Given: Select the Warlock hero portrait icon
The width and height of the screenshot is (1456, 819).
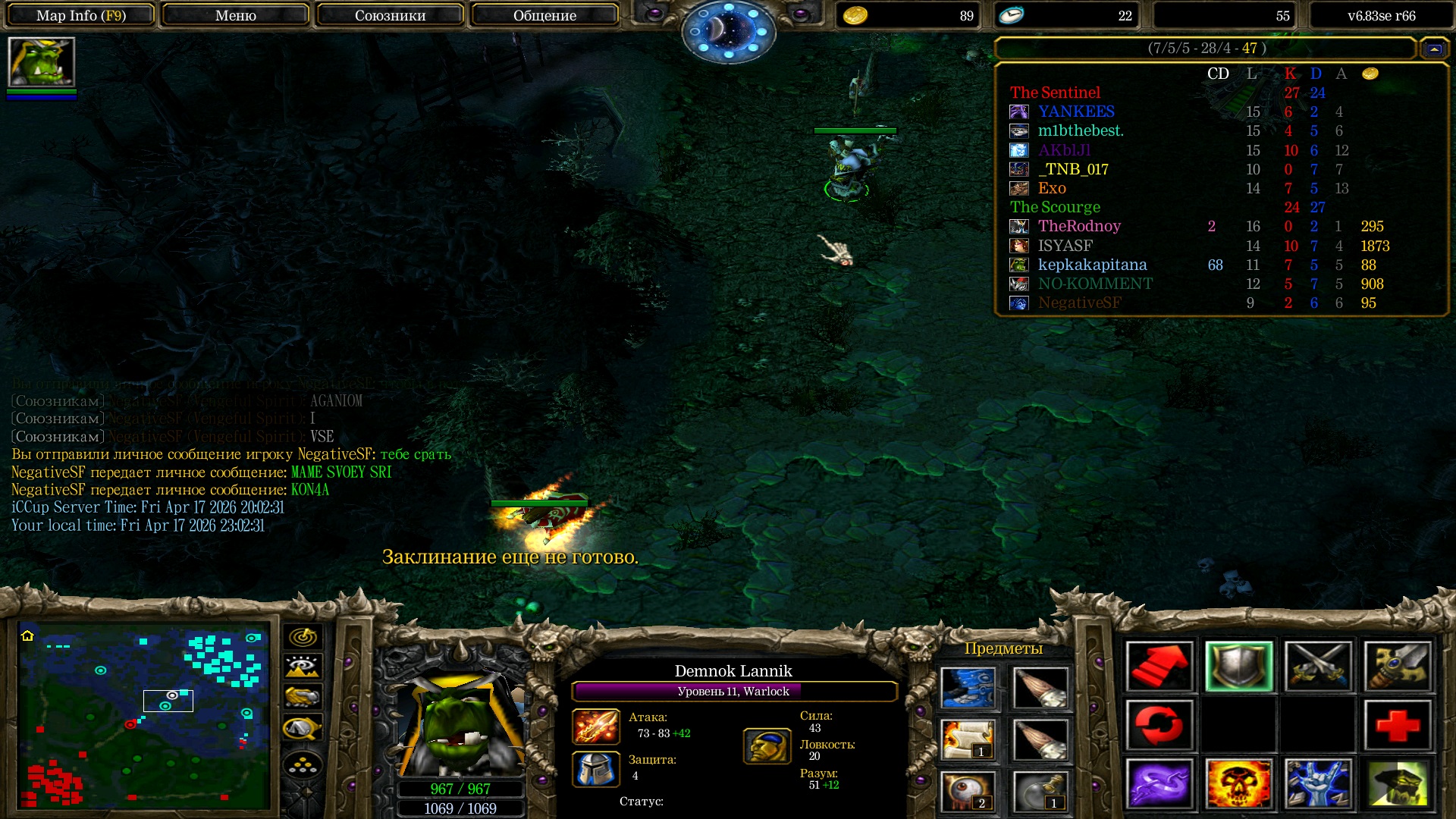Looking at the screenshot, I should [x=41, y=62].
